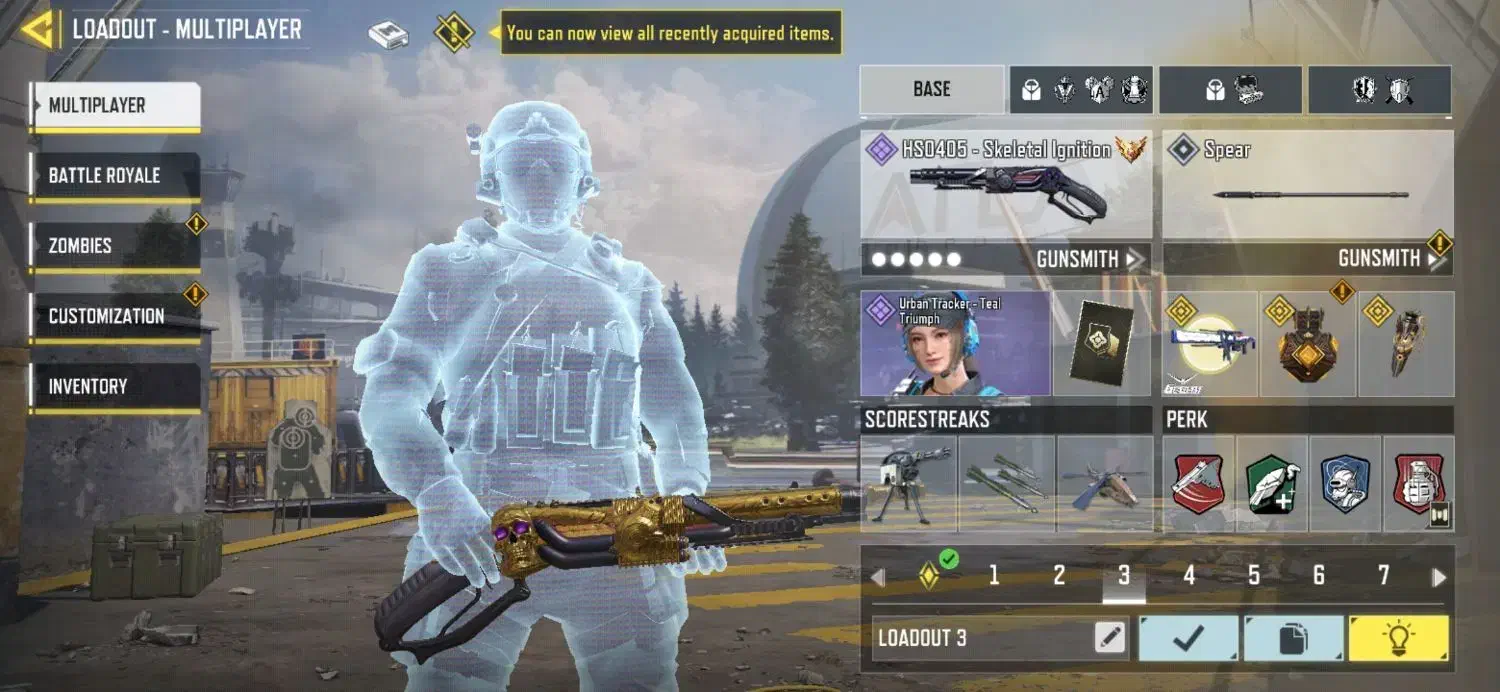1500x692 pixels.
Task: Go back using the yellow arrow button
Action: click(x=37, y=30)
